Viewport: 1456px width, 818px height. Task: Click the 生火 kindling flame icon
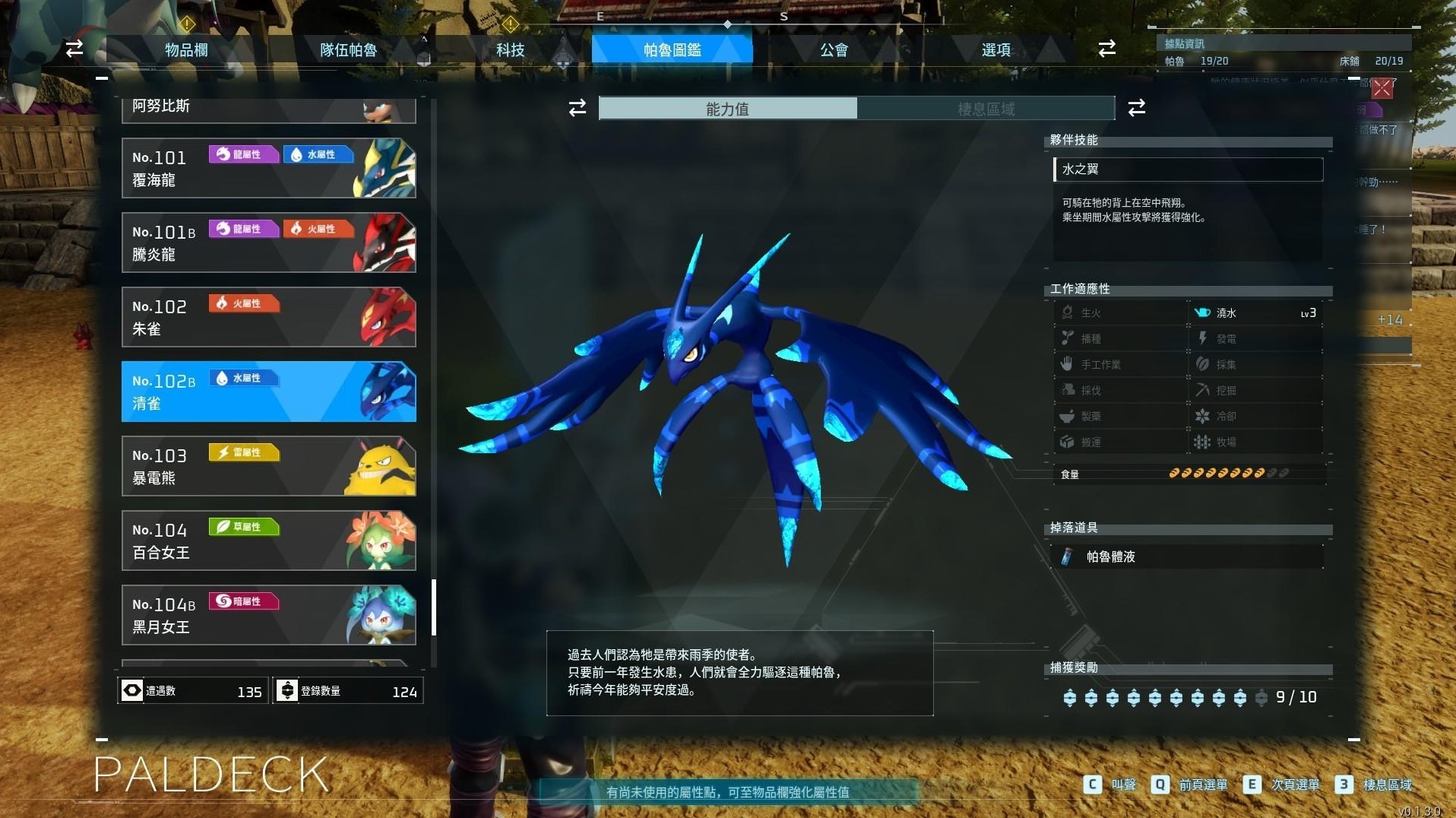[x=1068, y=312]
